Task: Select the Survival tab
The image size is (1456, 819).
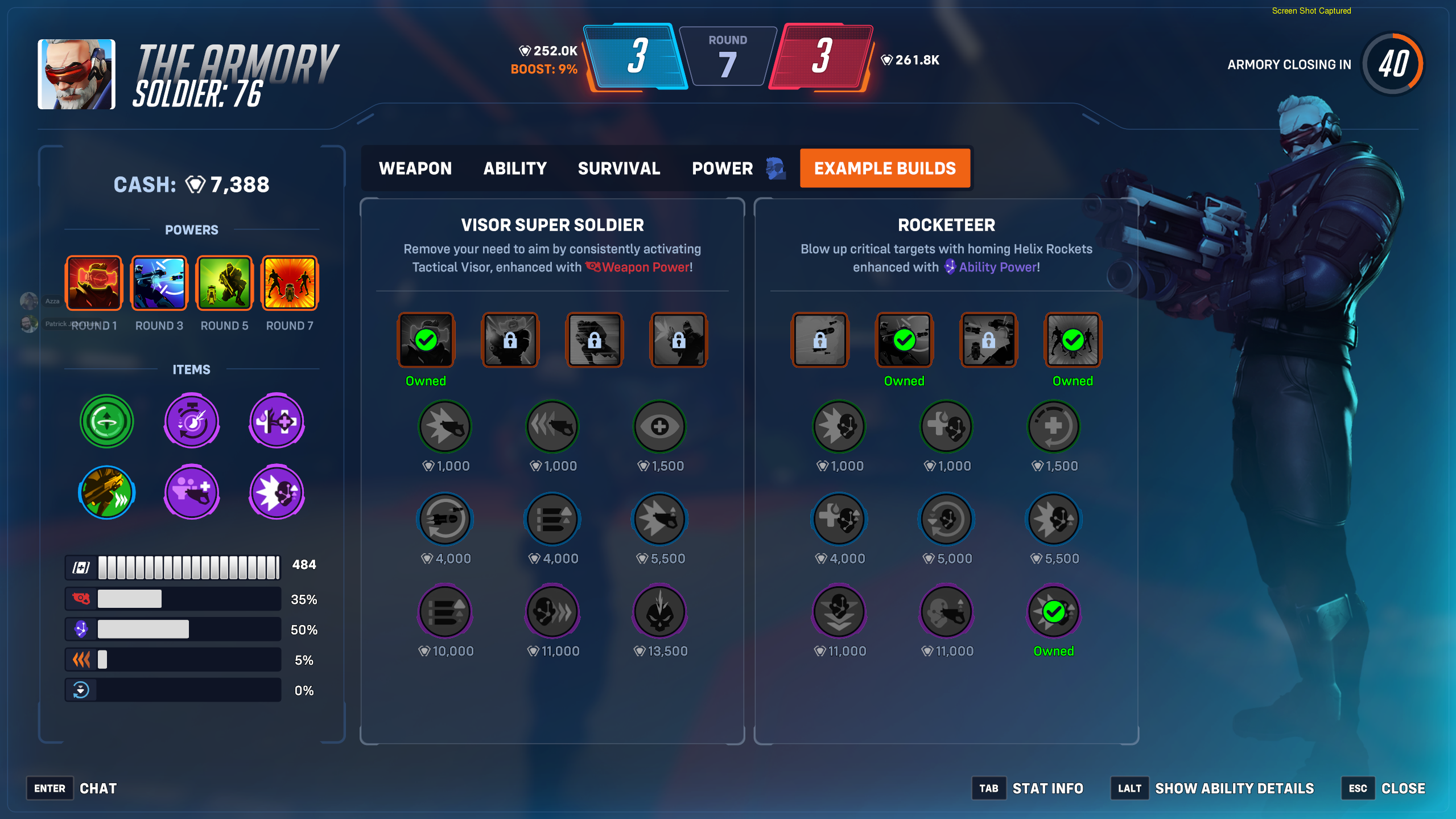Action: (x=618, y=168)
